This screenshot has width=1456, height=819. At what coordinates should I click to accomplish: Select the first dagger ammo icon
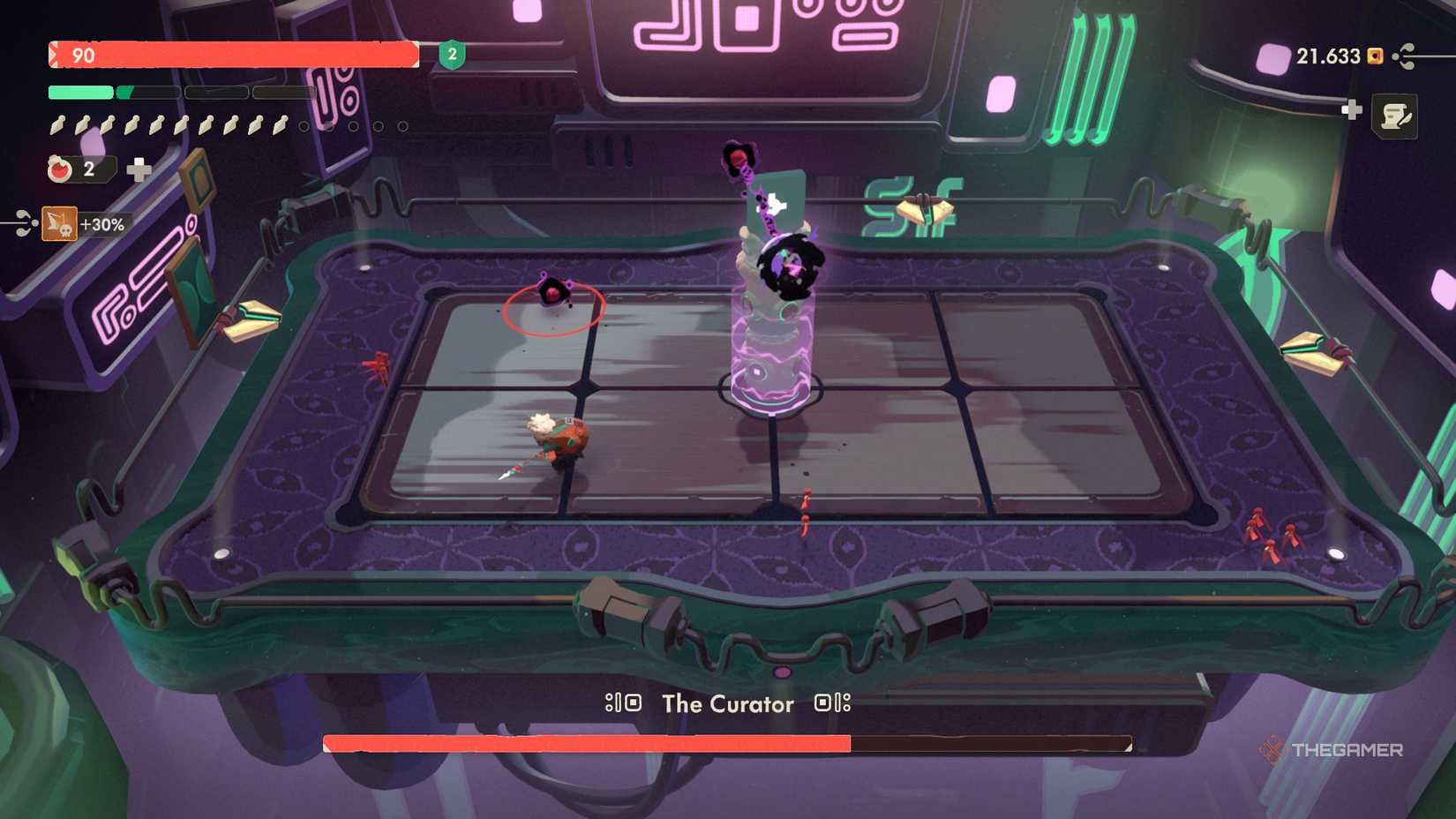coord(57,126)
